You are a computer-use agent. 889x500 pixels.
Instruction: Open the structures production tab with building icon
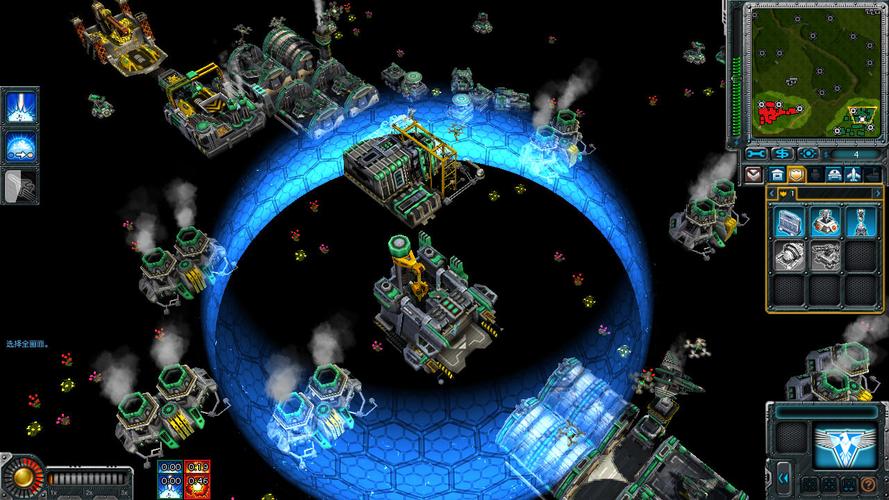pyautogui.click(x=777, y=174)
